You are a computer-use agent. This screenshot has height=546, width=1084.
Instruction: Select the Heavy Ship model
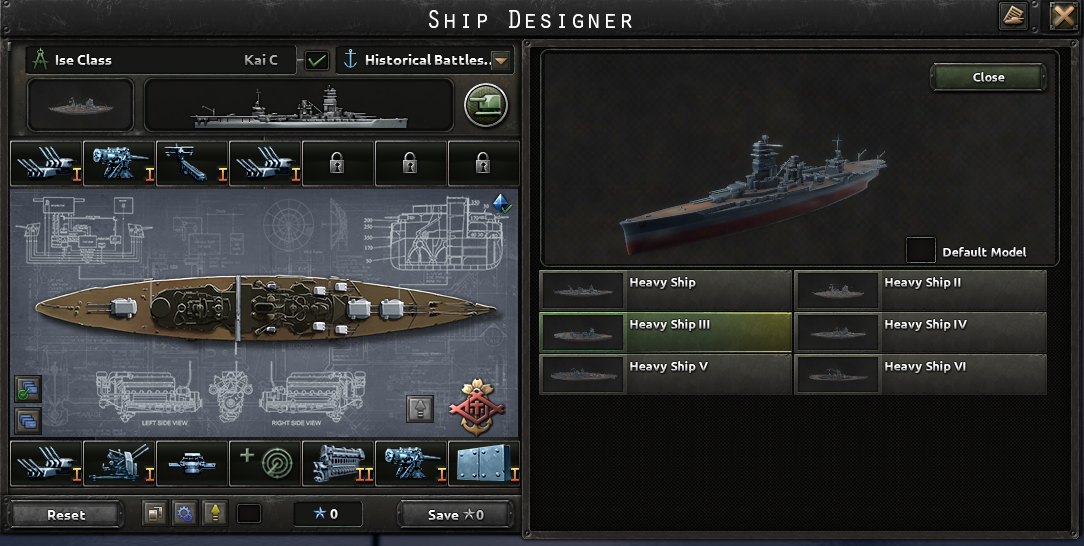coord(665,289)
